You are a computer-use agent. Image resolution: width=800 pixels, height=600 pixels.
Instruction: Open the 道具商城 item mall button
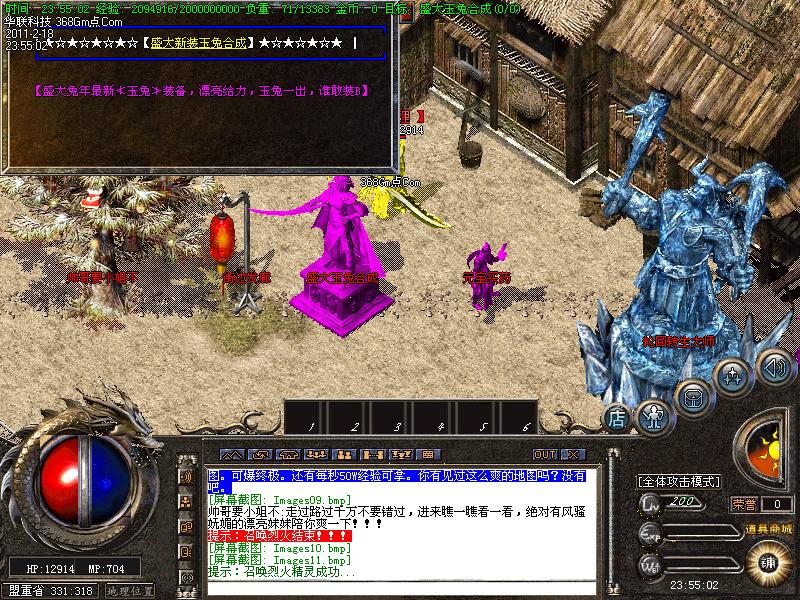coord(767,528)
